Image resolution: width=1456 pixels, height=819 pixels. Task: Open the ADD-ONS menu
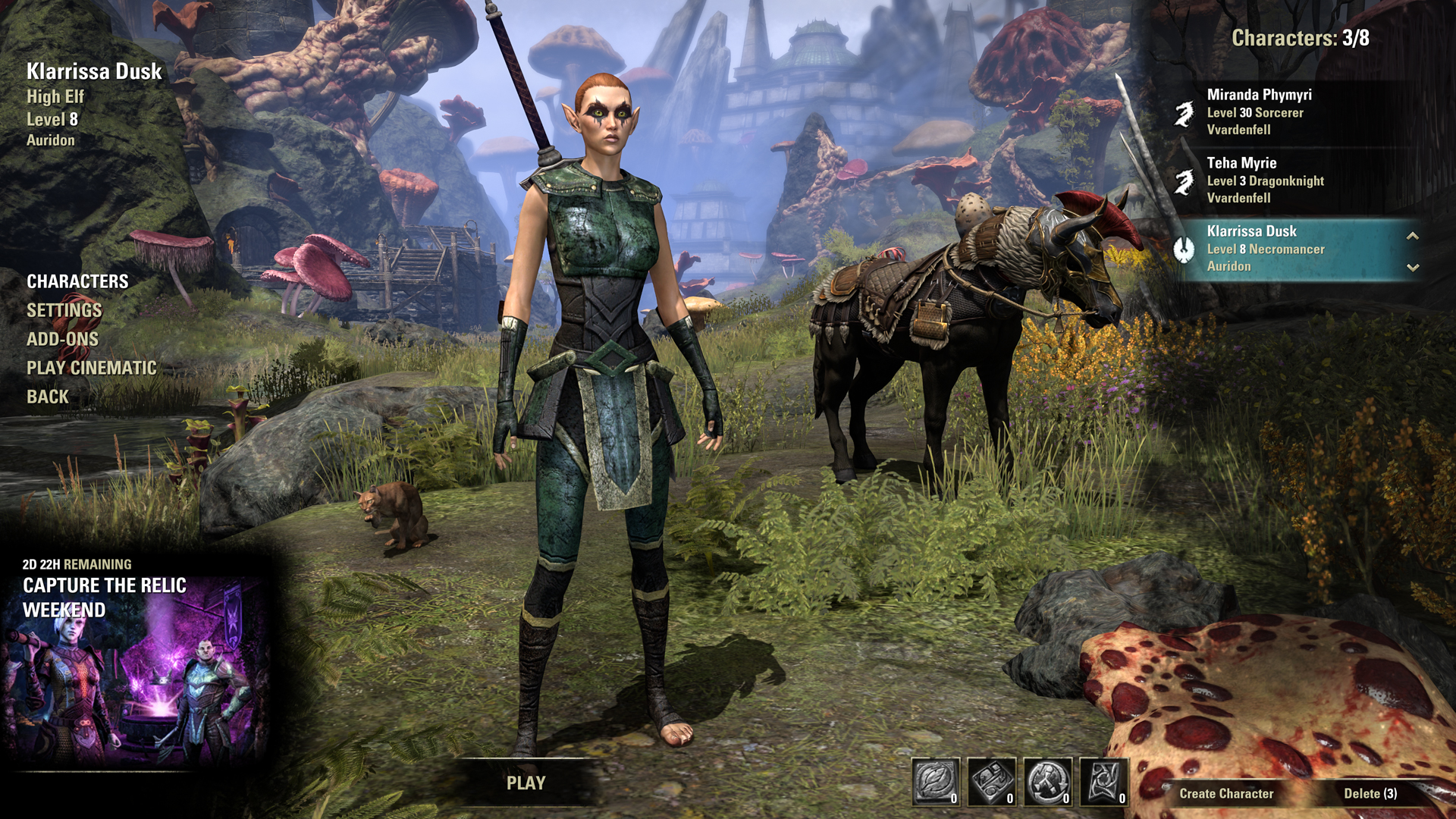62,339
